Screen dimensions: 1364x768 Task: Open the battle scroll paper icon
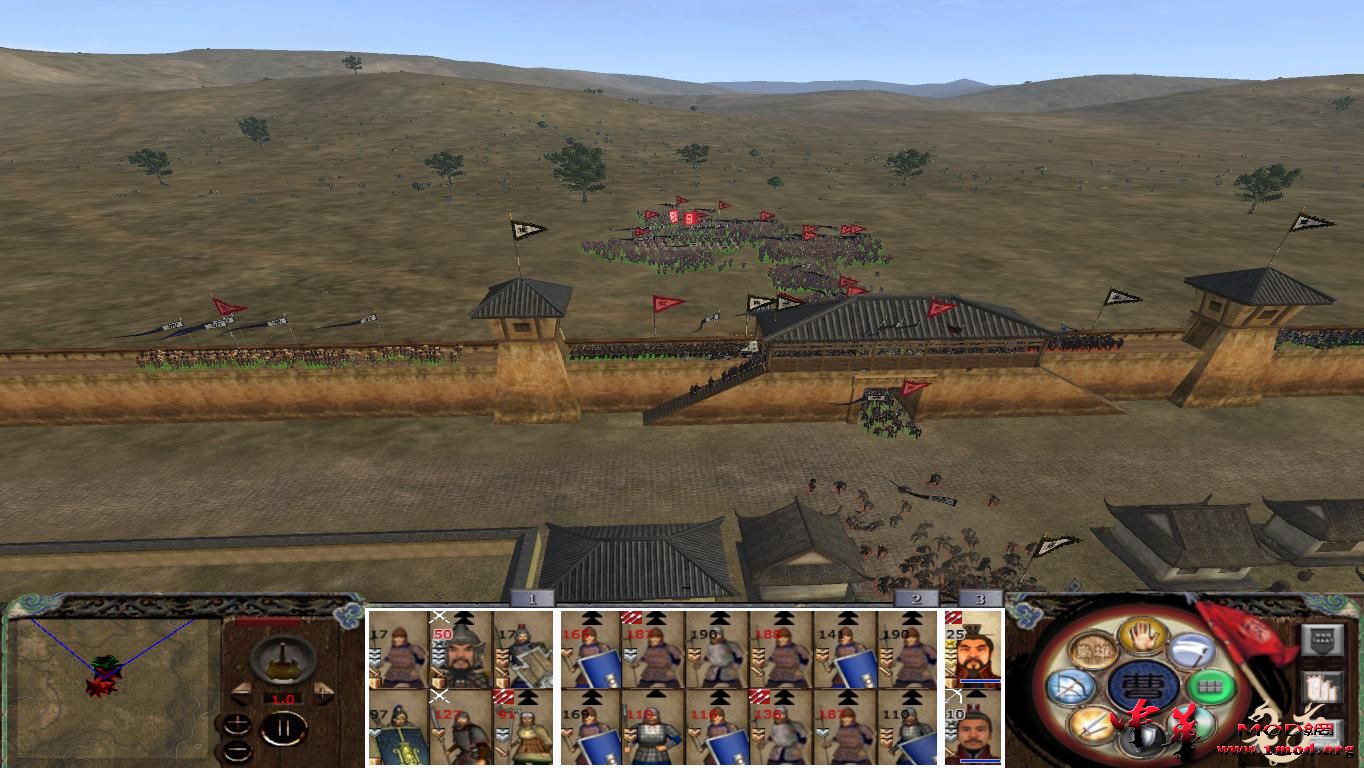(1324, 686)
